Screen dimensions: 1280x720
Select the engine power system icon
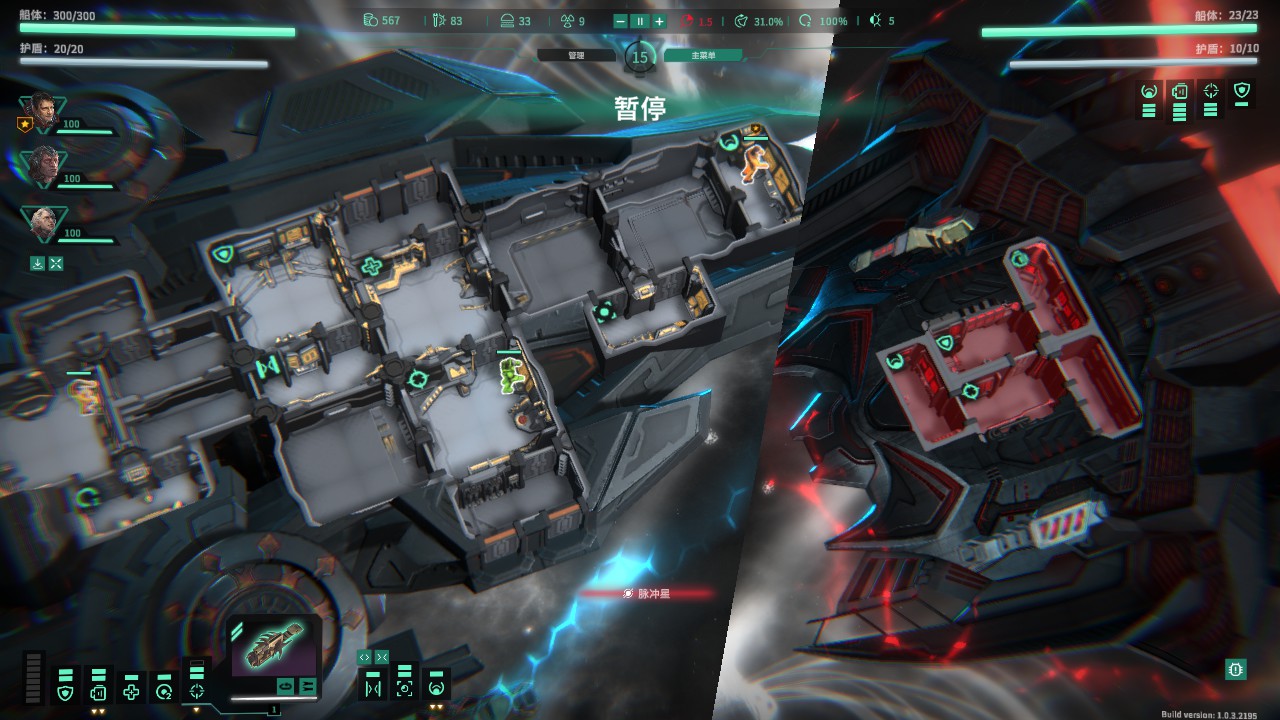[x=99, y=689]
